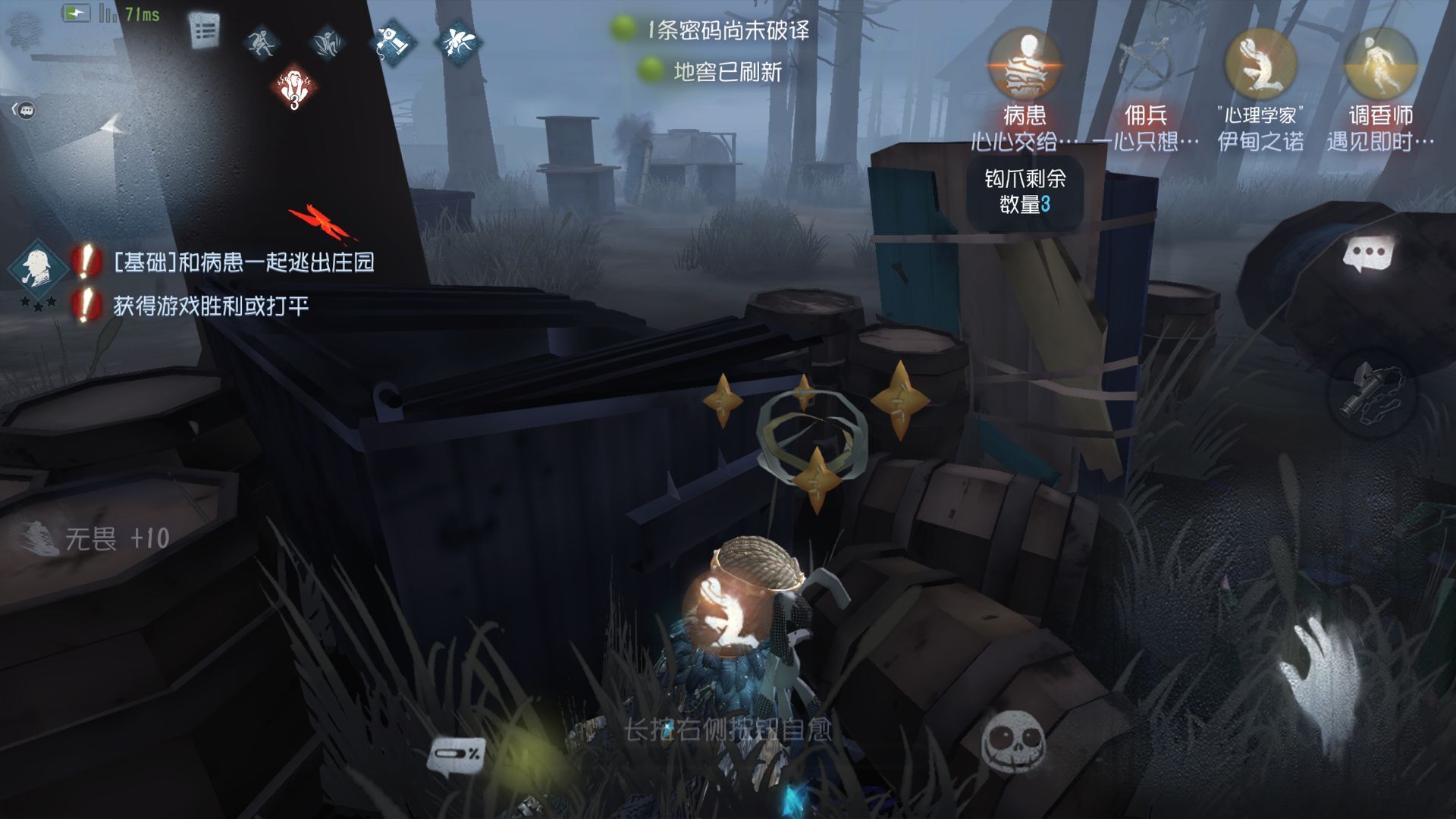Select the 调香师 teammate portrait
The image size is (1456, 819).
[x=1380, y=65]
